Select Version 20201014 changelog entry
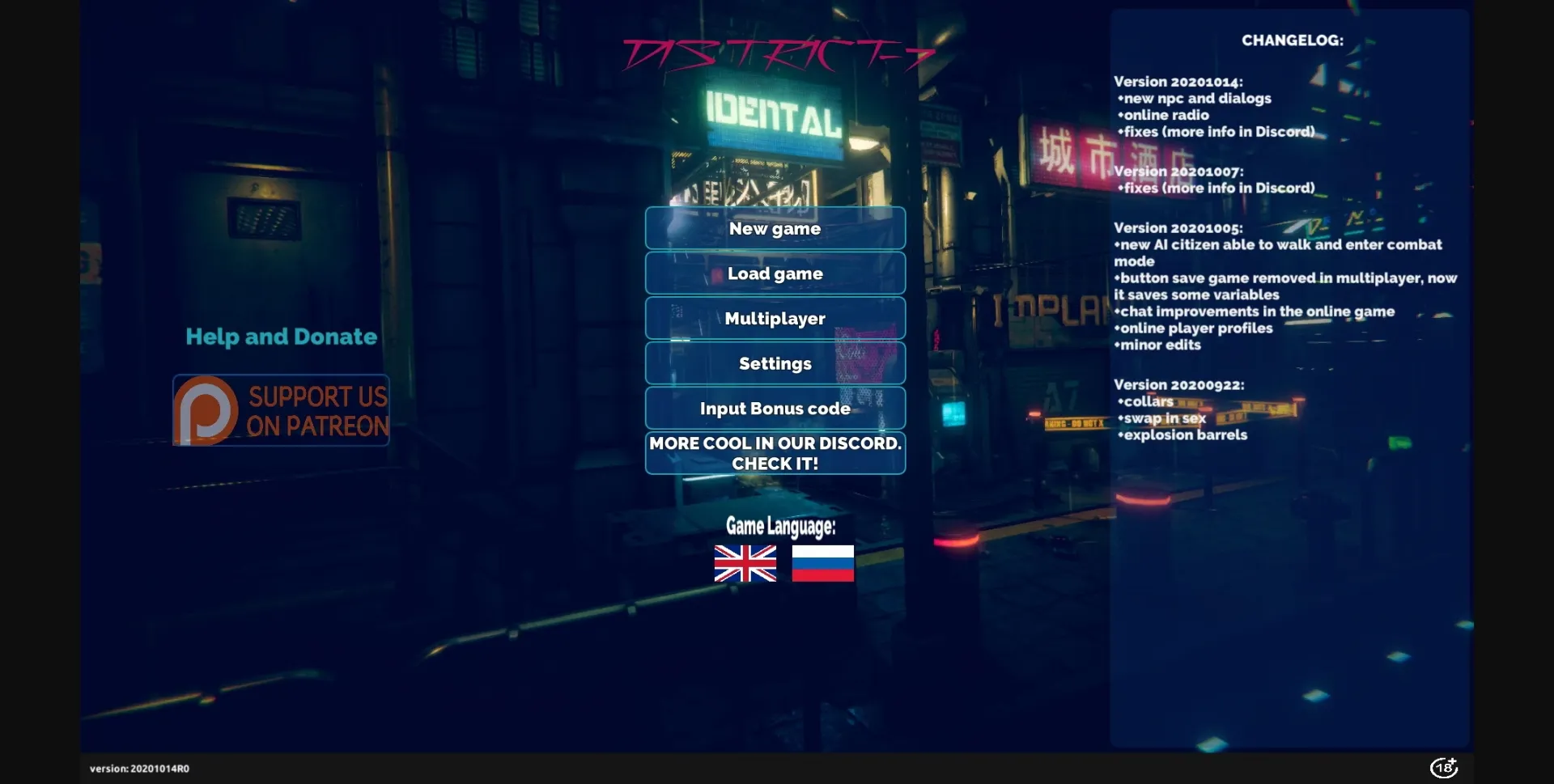The height and width of the screenshot is (784, 1554). coord(1181,81)
